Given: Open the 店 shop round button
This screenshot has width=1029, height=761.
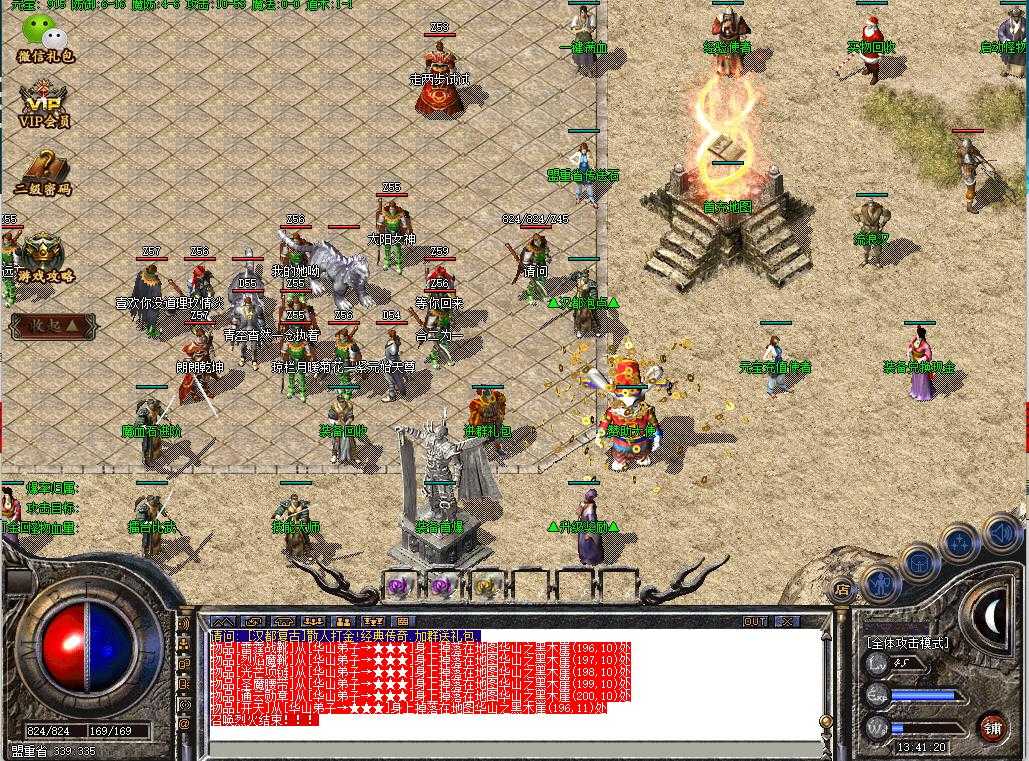Looking at the screenshot, I should (842, 590).
